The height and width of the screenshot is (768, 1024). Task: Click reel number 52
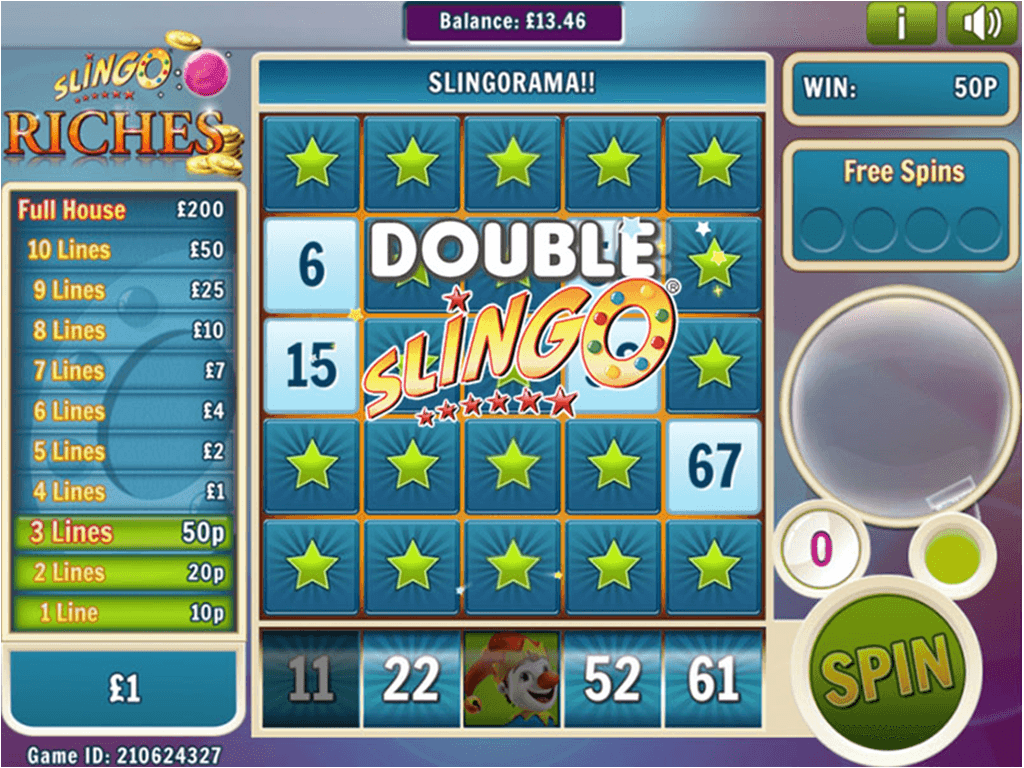[612, 680]
